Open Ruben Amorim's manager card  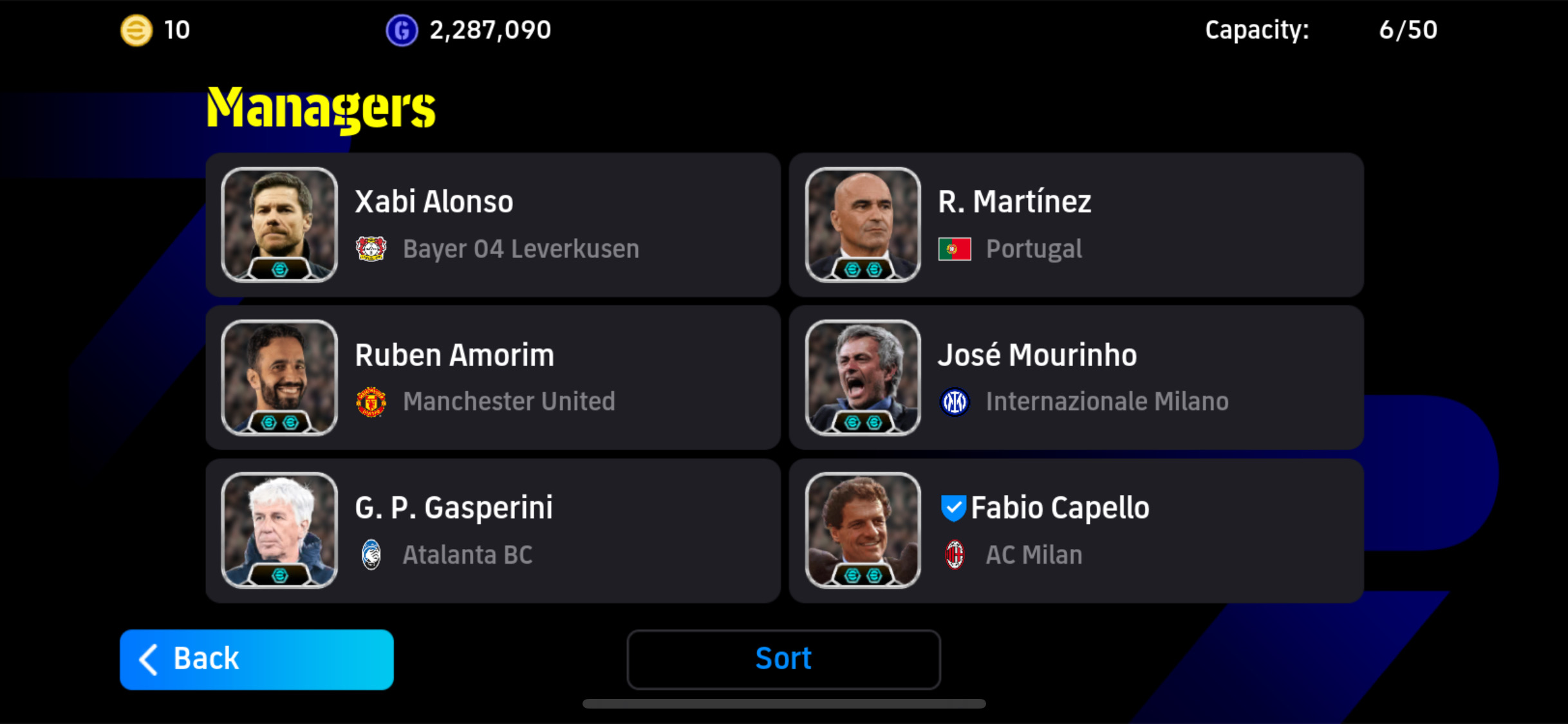(x=492, y=378)
